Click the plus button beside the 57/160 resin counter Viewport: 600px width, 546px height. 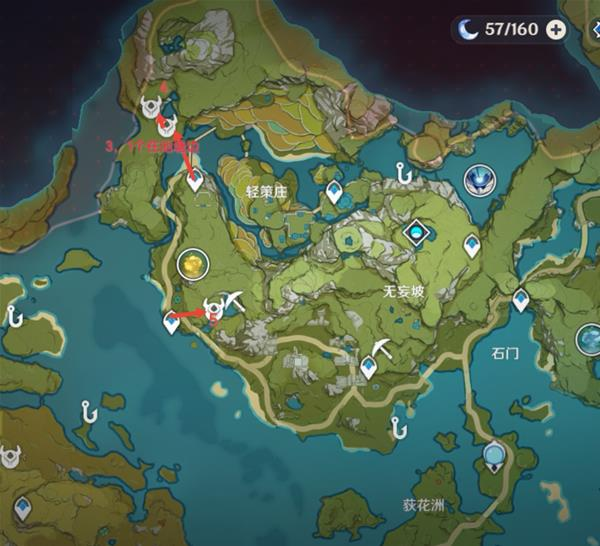pyautogui.click(x=556, y=29)
